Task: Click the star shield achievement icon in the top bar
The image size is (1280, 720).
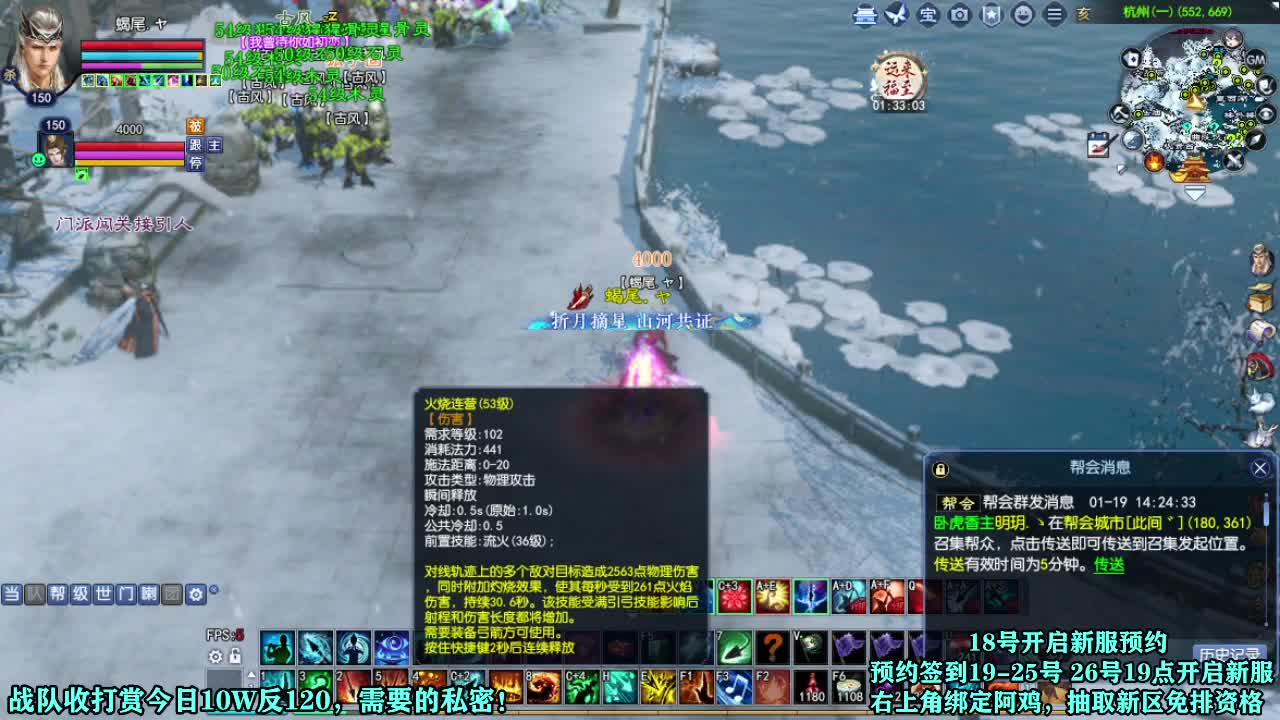Action: (x=989, y=16)
